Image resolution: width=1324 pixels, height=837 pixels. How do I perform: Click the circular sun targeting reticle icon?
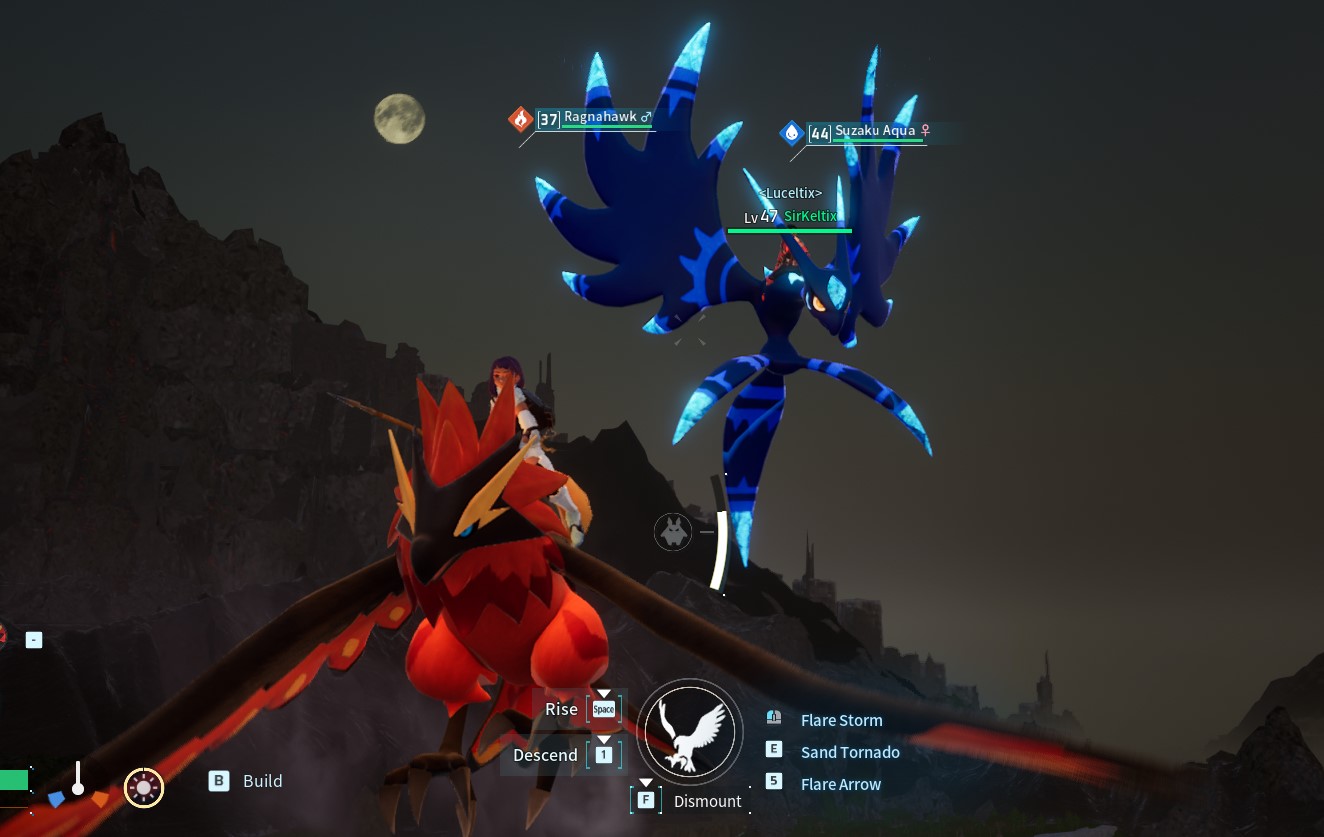[x=144, y=788]
